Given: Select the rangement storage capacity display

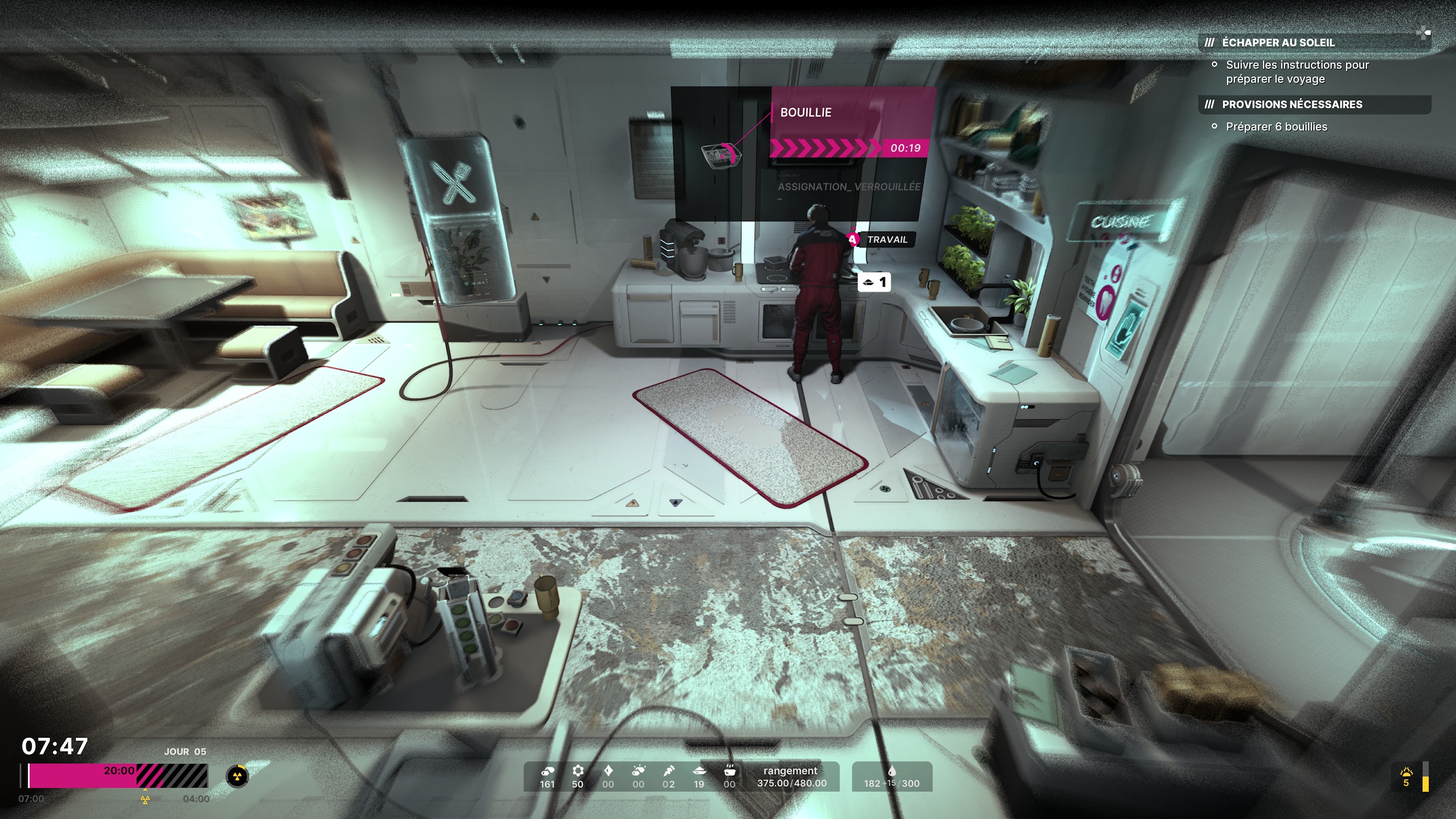Looking at the screenshot, I should click(x=791, y=777).
